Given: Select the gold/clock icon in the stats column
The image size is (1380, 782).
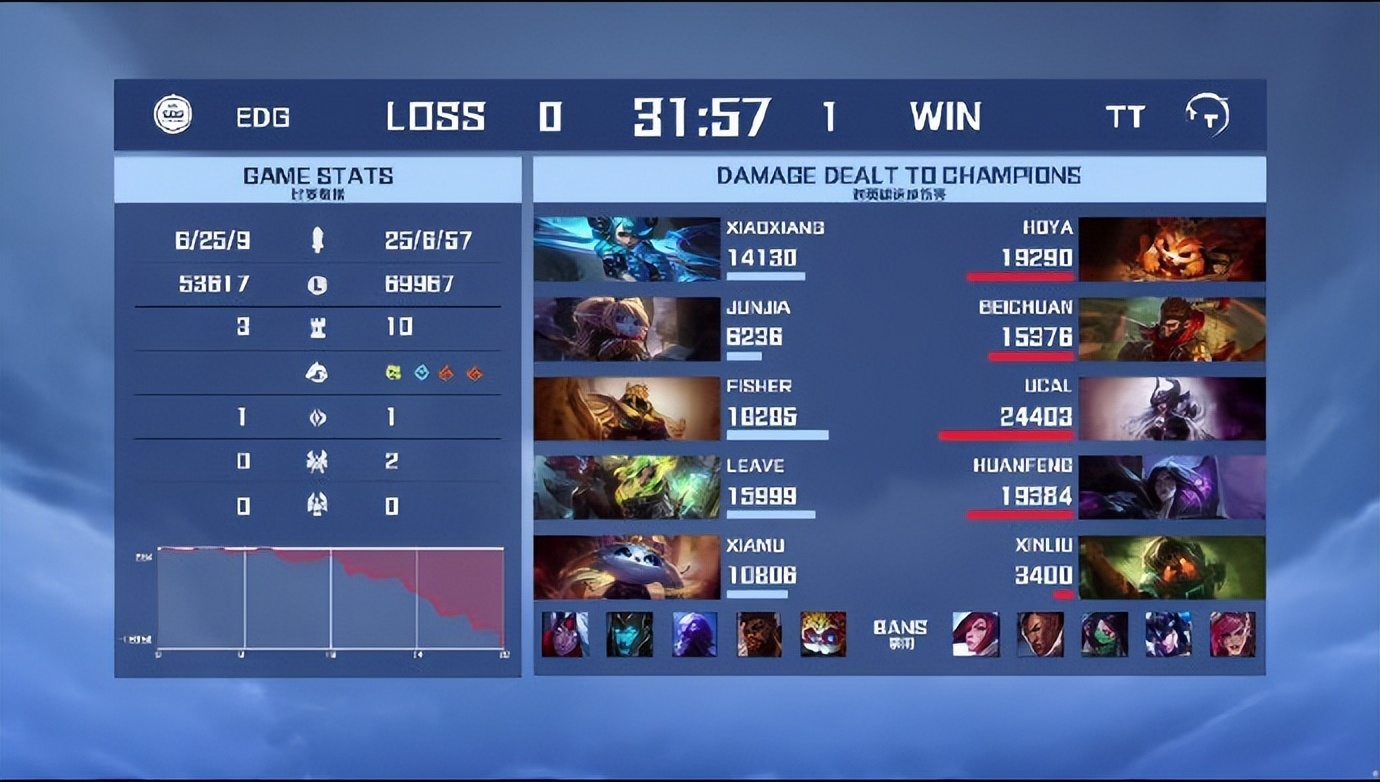Looking at the screenshot, I should click(318, 284).
